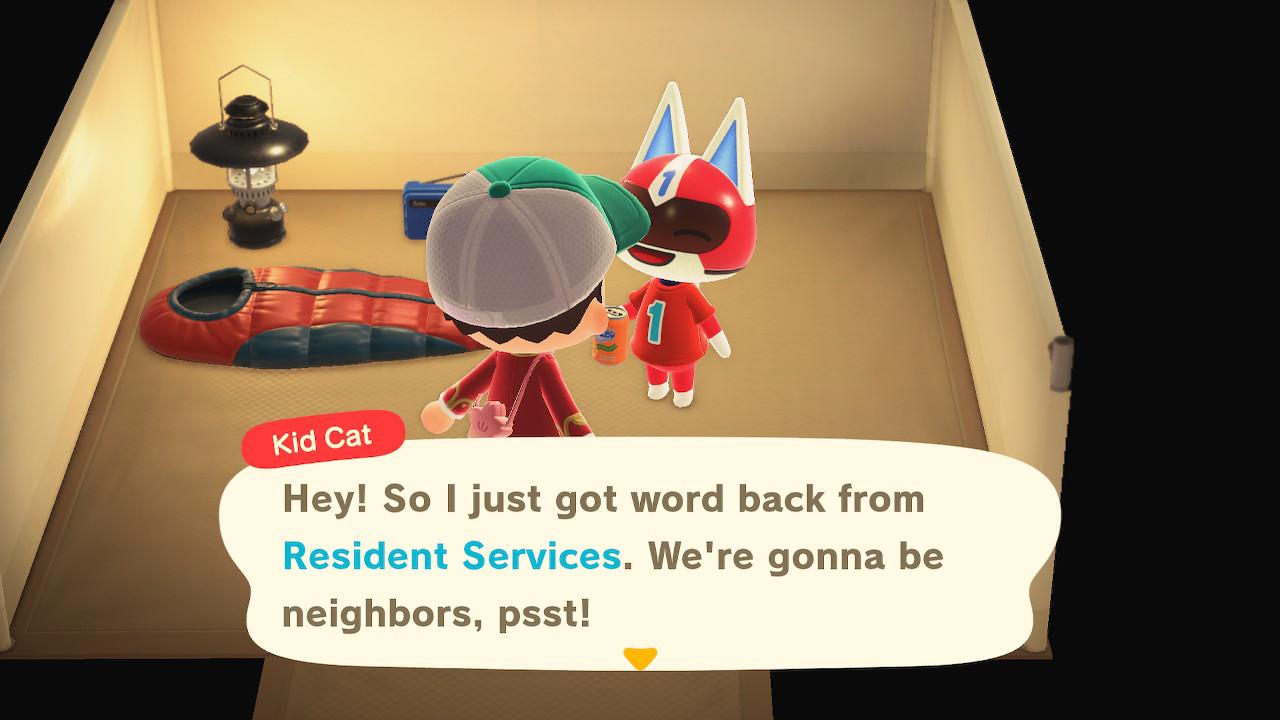Advance dialogue with the yellow continue arrow
The height and width of the screenshot is (720, 1280).
pos(639,658)
